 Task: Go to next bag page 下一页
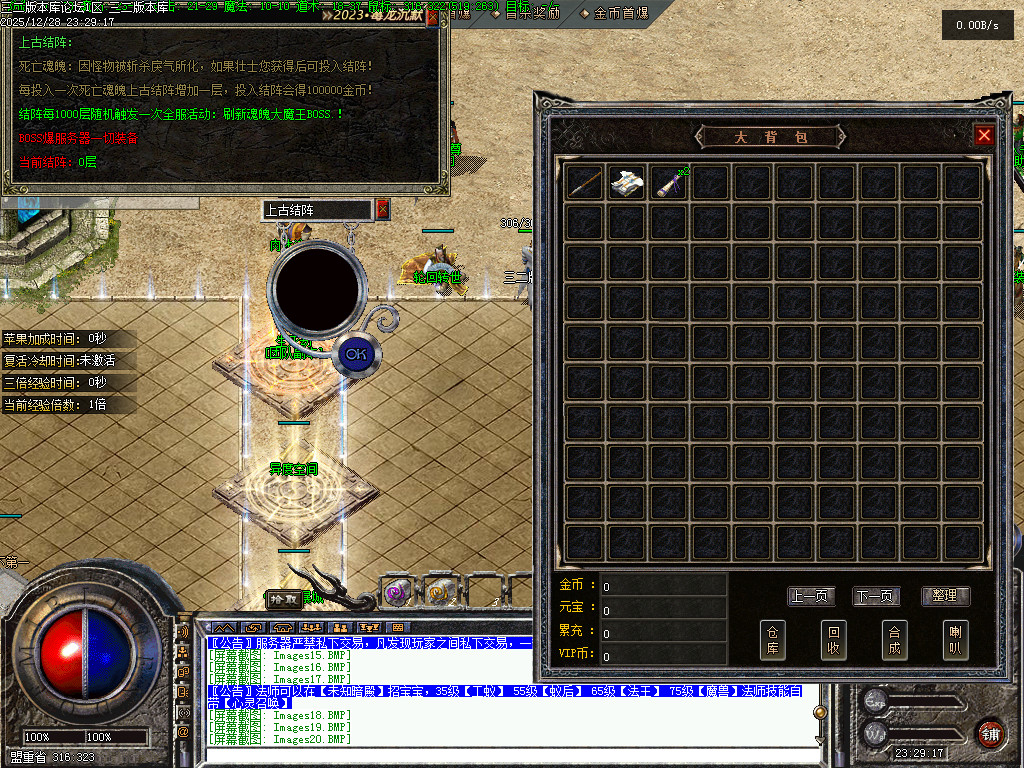pos(876,596)
